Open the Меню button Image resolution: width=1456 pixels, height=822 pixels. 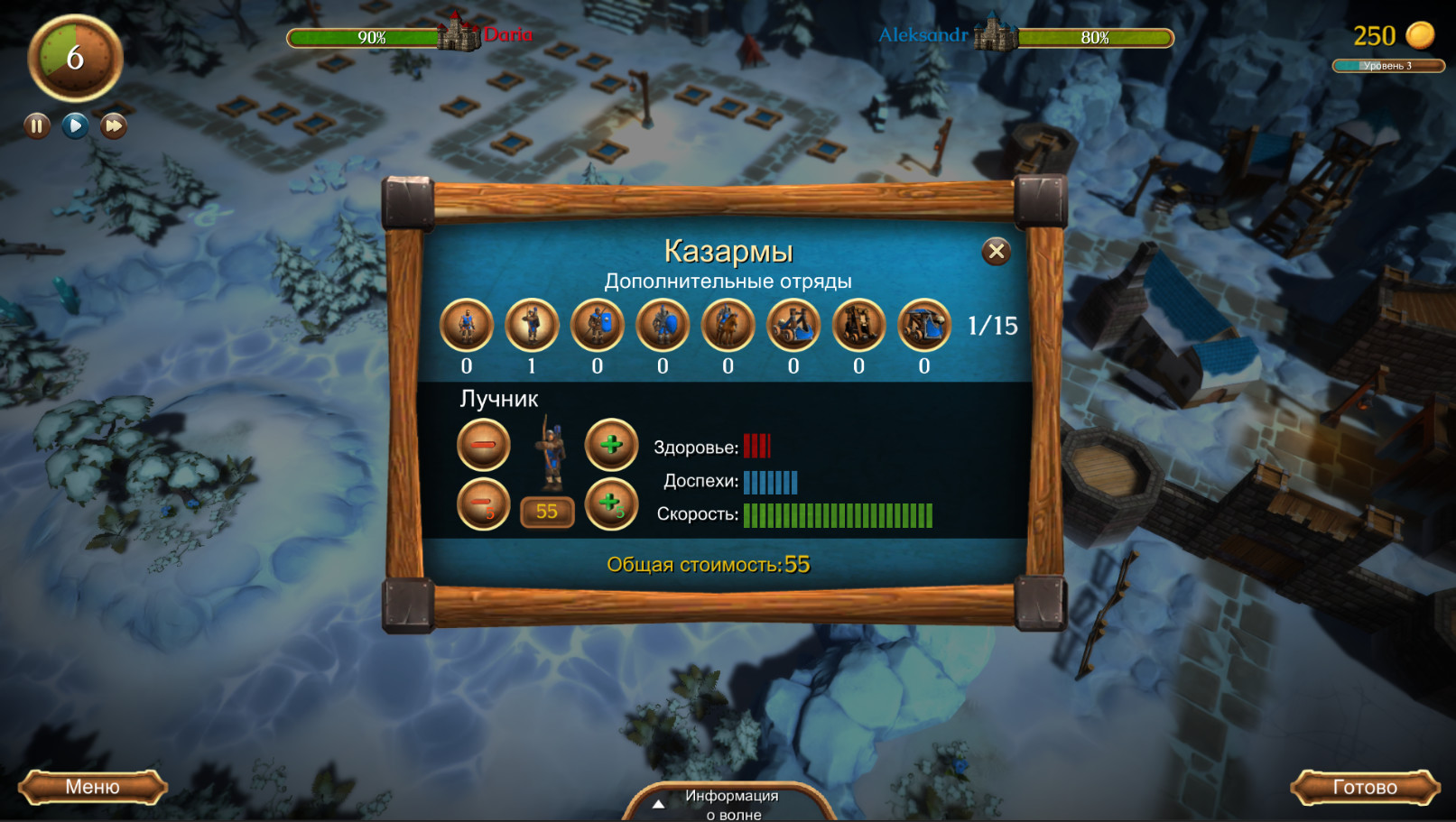point(93,787)
